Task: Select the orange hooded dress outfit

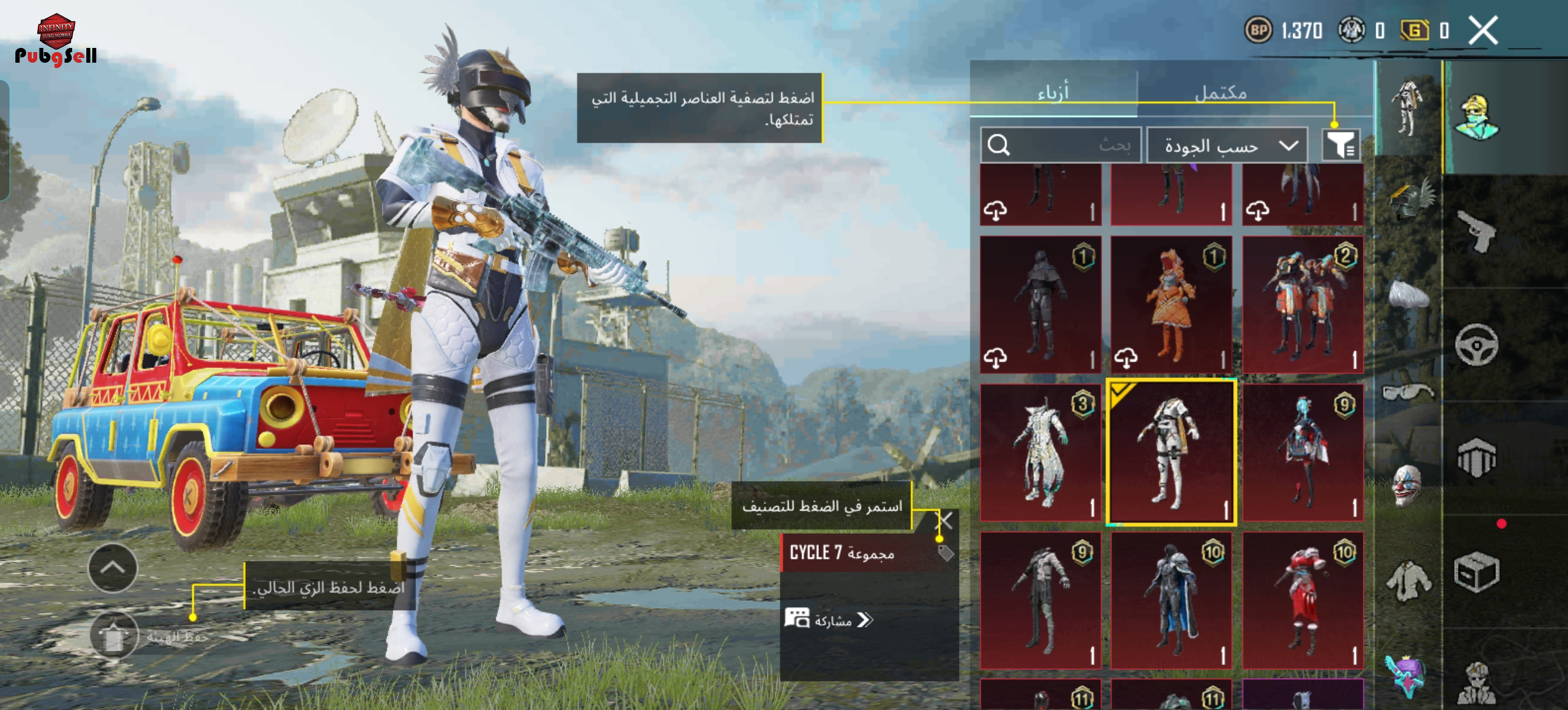Action: click(1171, 305)
